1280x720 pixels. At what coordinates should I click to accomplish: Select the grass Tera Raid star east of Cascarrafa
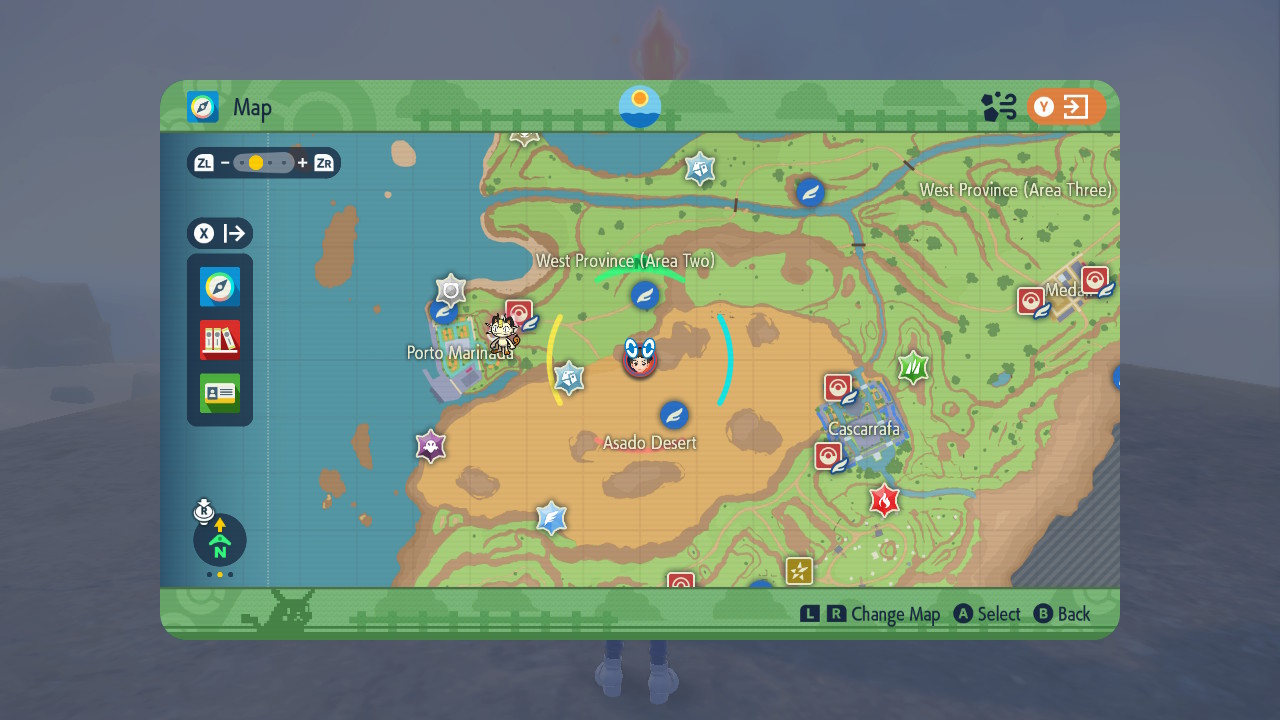913,367
